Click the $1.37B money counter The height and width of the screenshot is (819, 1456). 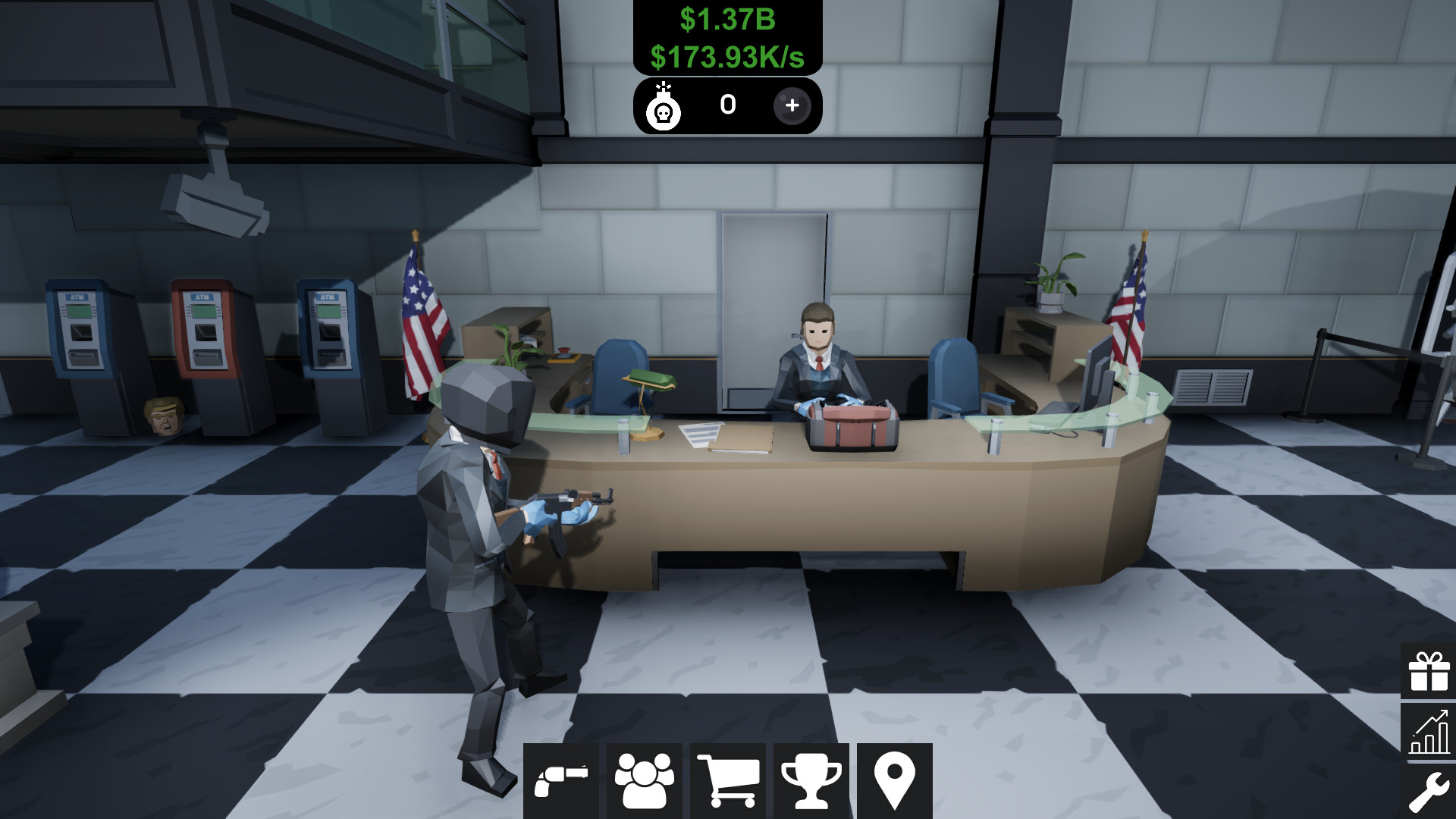[x=727, y=20]
